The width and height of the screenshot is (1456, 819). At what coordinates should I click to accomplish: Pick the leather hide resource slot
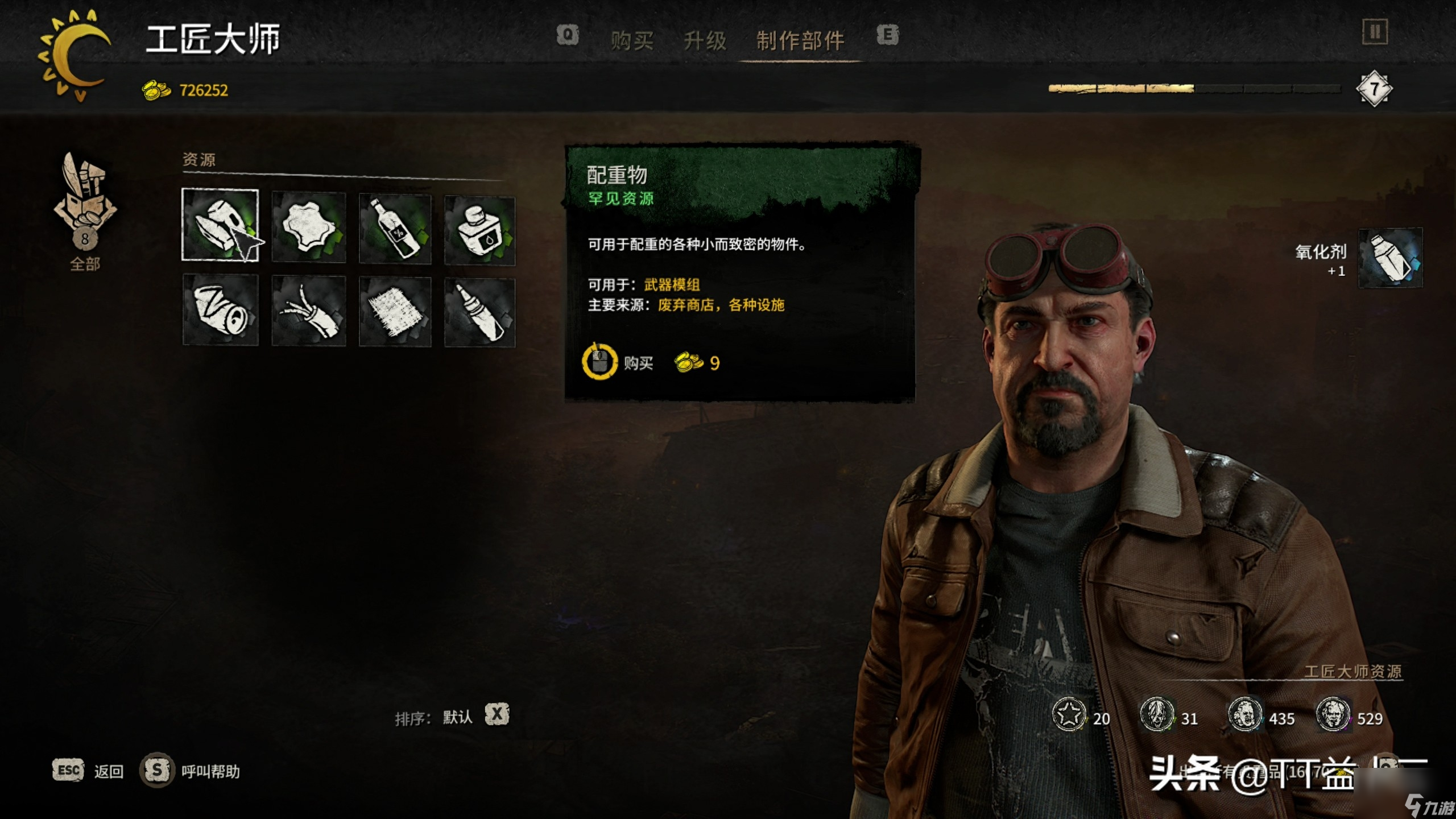click(309, 227)
